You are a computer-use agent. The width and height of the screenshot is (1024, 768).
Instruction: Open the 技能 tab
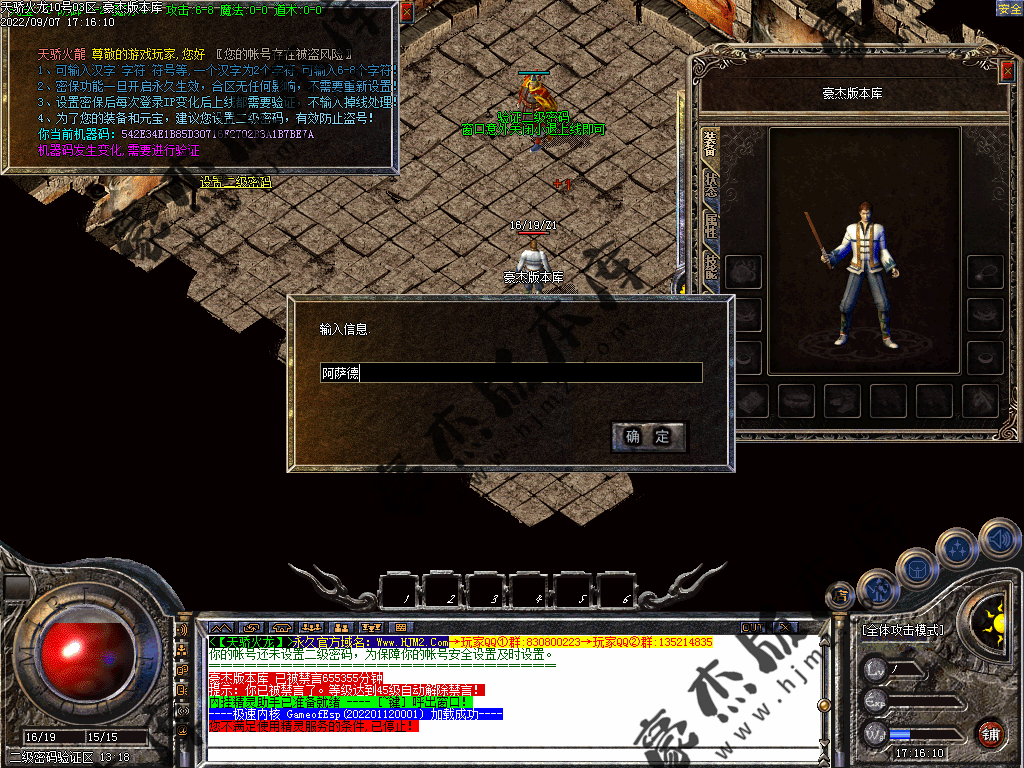click(710, 267)
